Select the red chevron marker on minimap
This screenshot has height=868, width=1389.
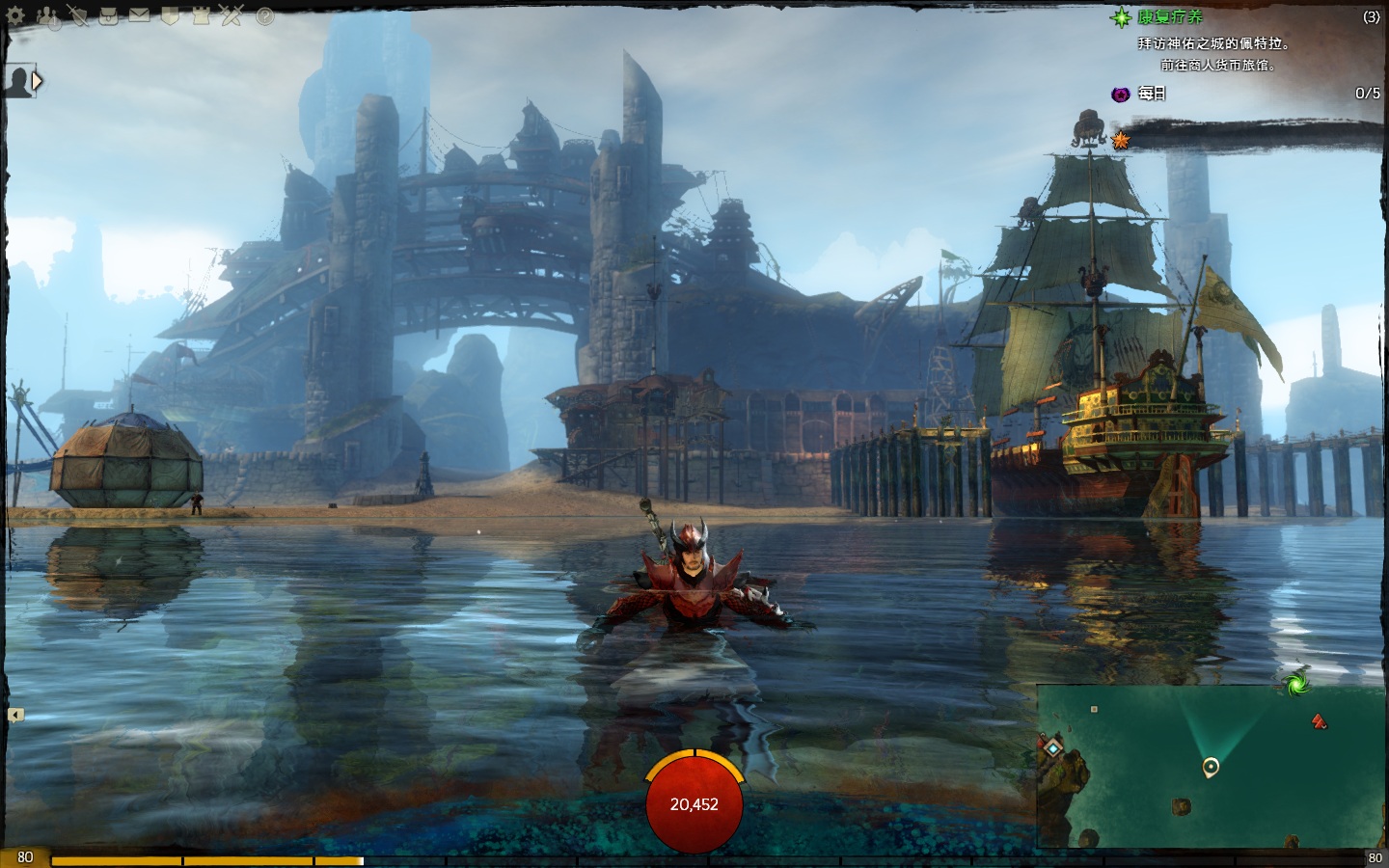(x=1319, y=720)
